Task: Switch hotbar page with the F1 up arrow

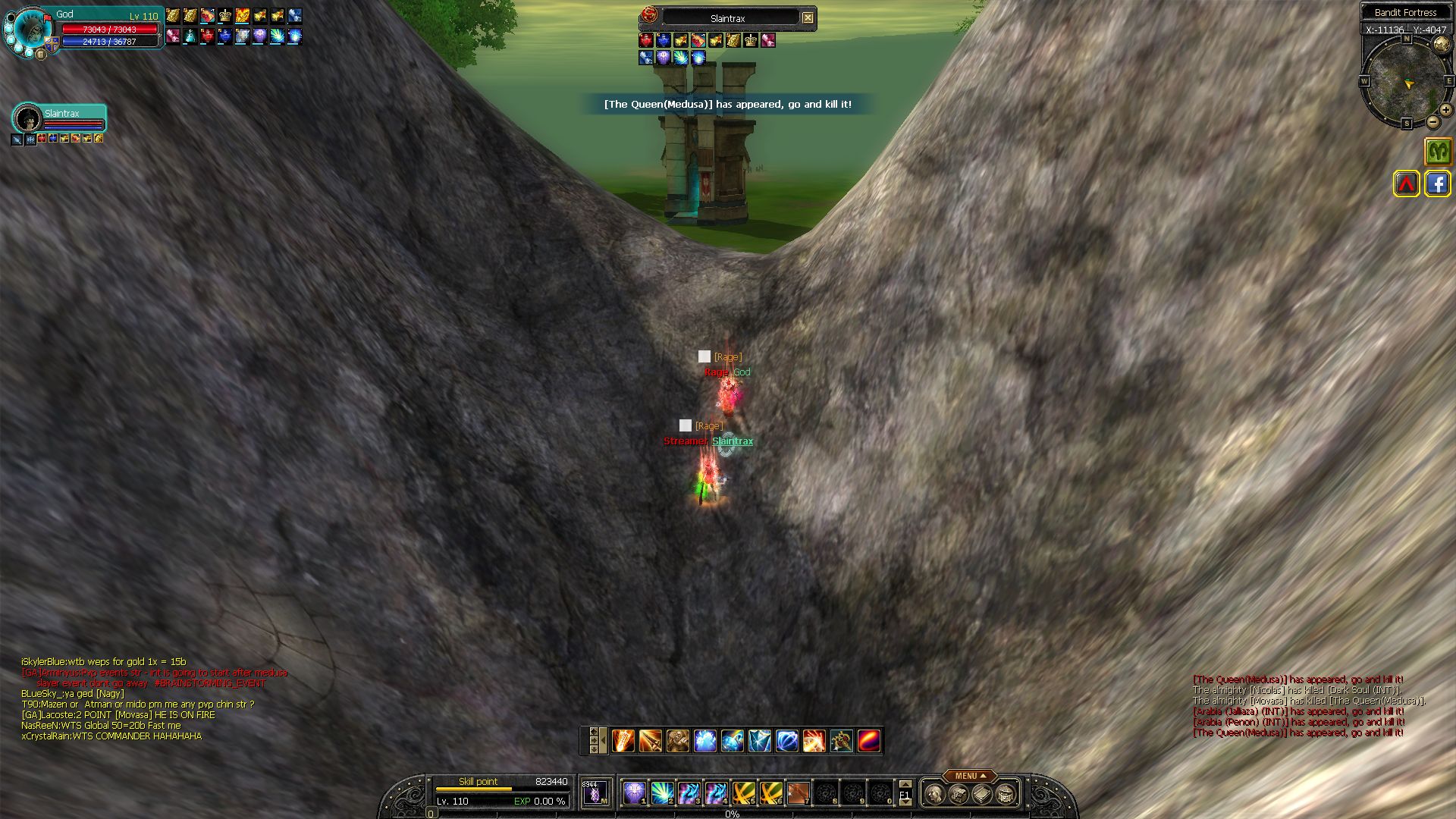Action: (x=905, y=784)
